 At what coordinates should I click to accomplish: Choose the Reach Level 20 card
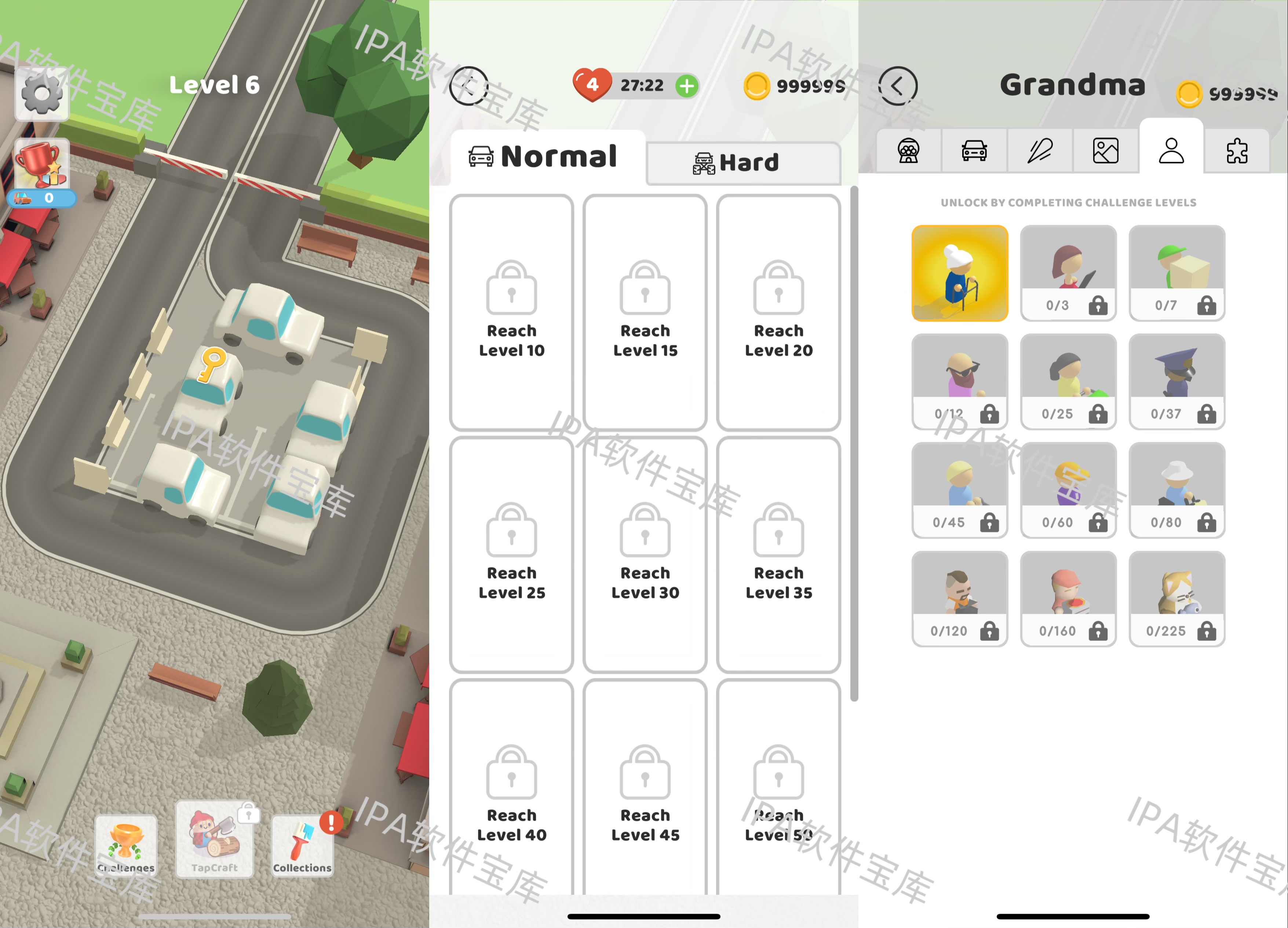click(x=778, y=312)
